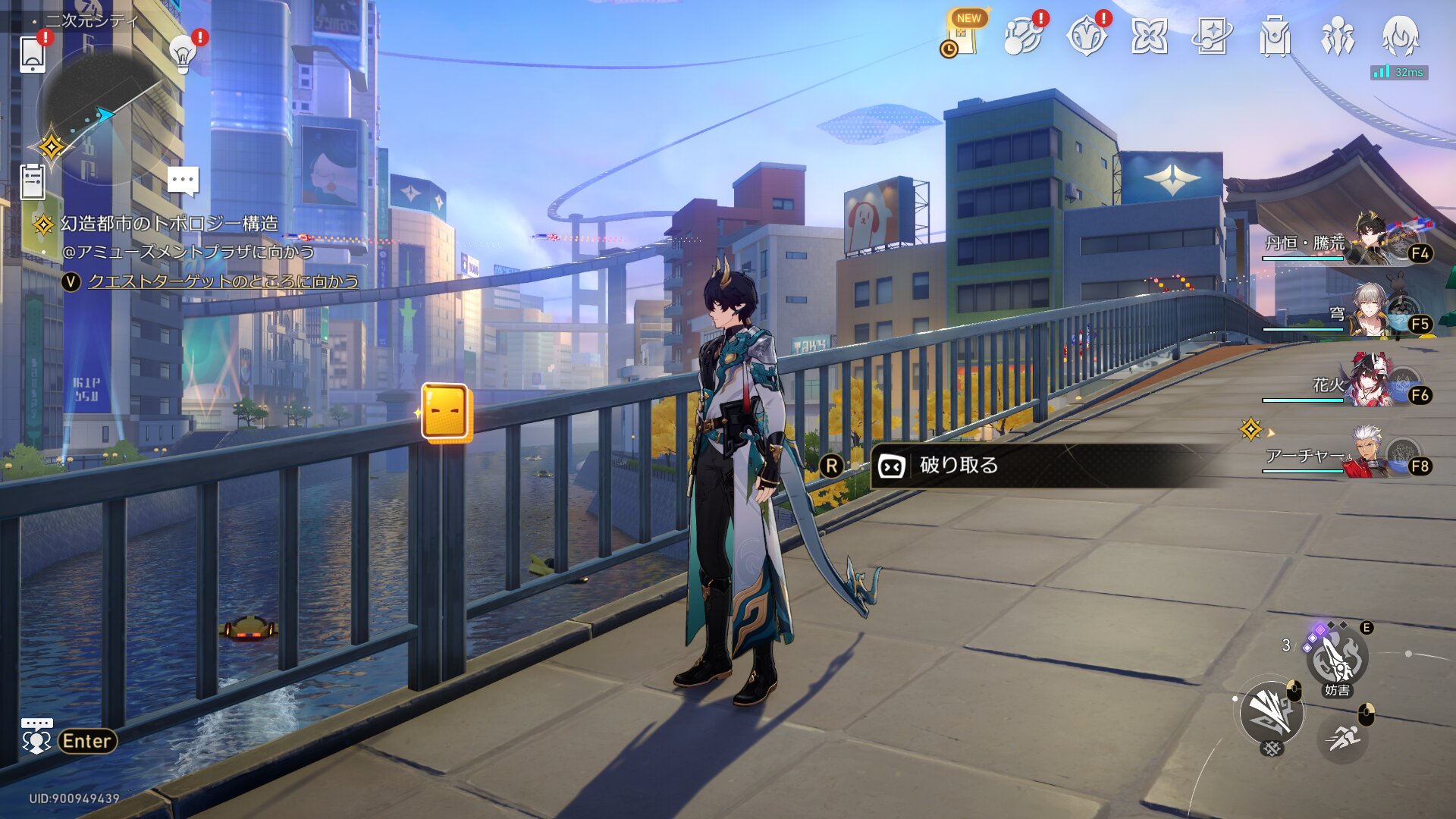
Task: Open the suitcase inventory icon
Action: pyautogui.click(x=1274, y=36)
